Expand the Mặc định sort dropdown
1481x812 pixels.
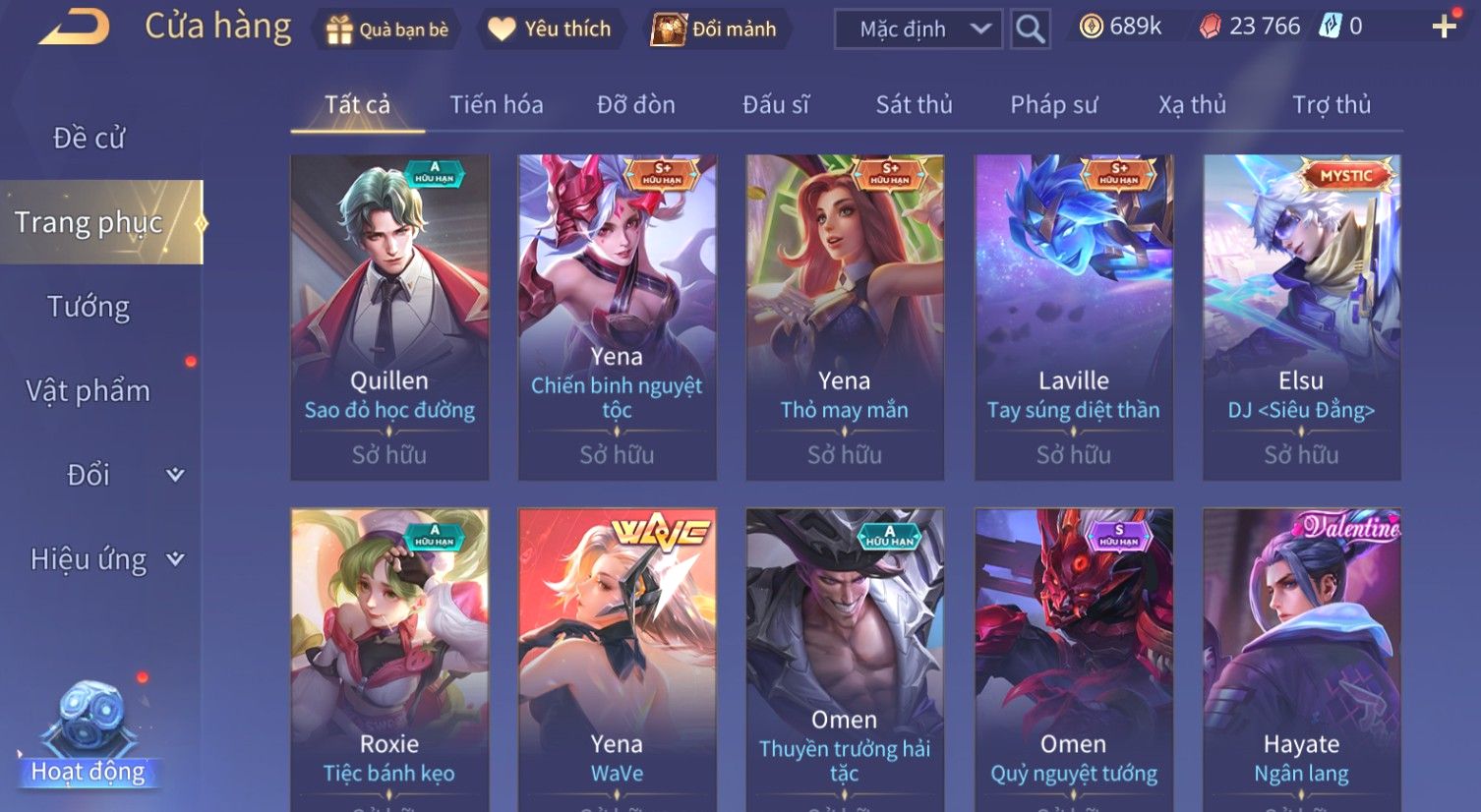coord(918,29)
